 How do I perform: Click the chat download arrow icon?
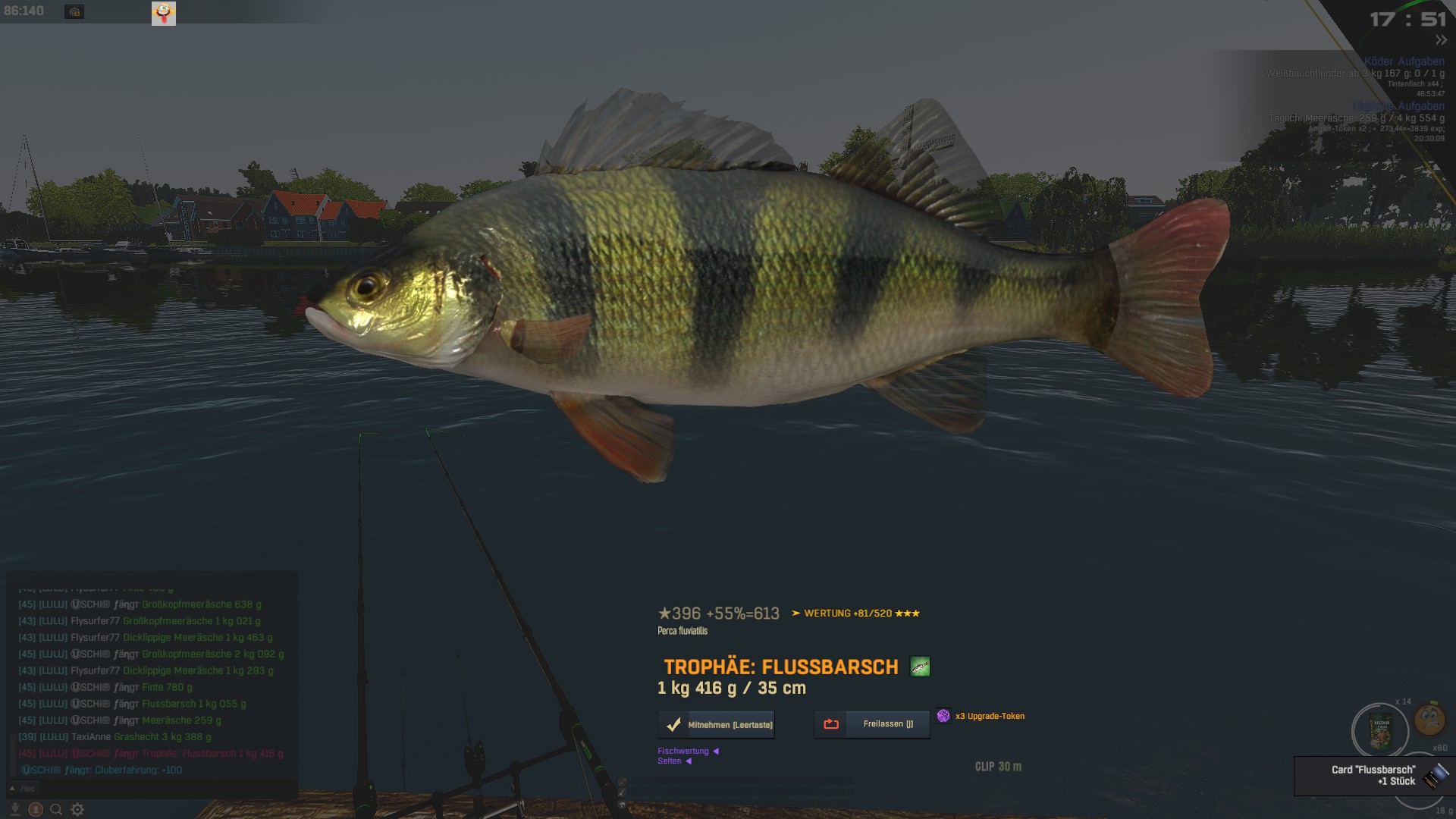click(x=14, y=810)
